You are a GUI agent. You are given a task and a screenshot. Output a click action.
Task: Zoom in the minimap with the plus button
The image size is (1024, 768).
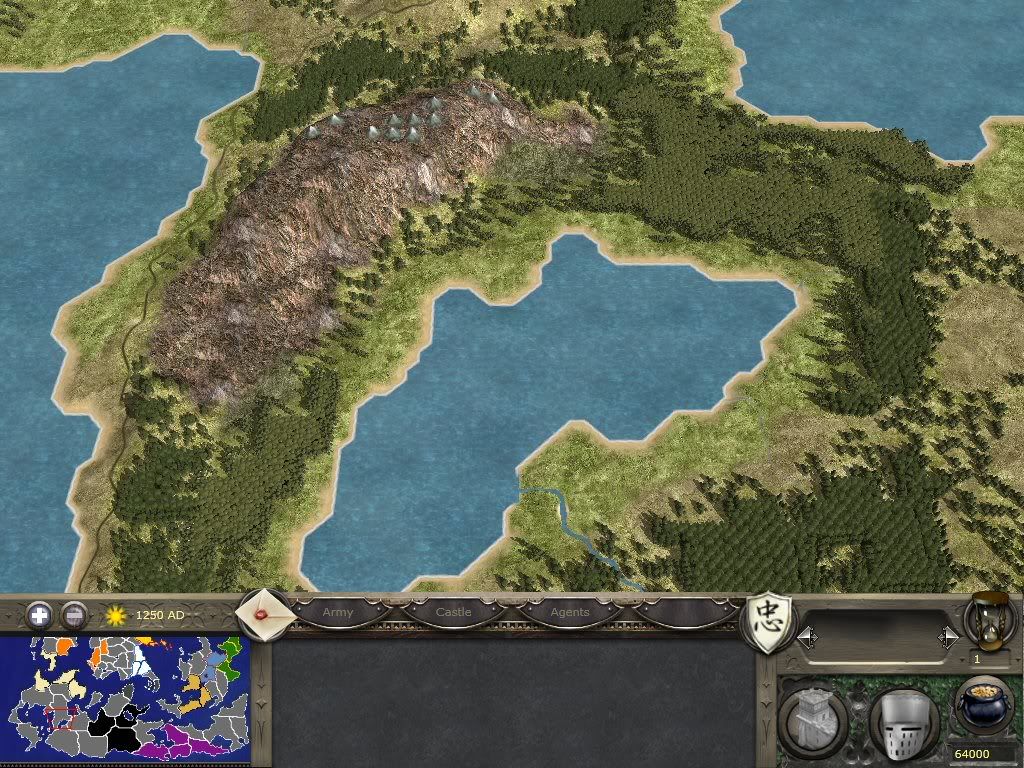39,614
